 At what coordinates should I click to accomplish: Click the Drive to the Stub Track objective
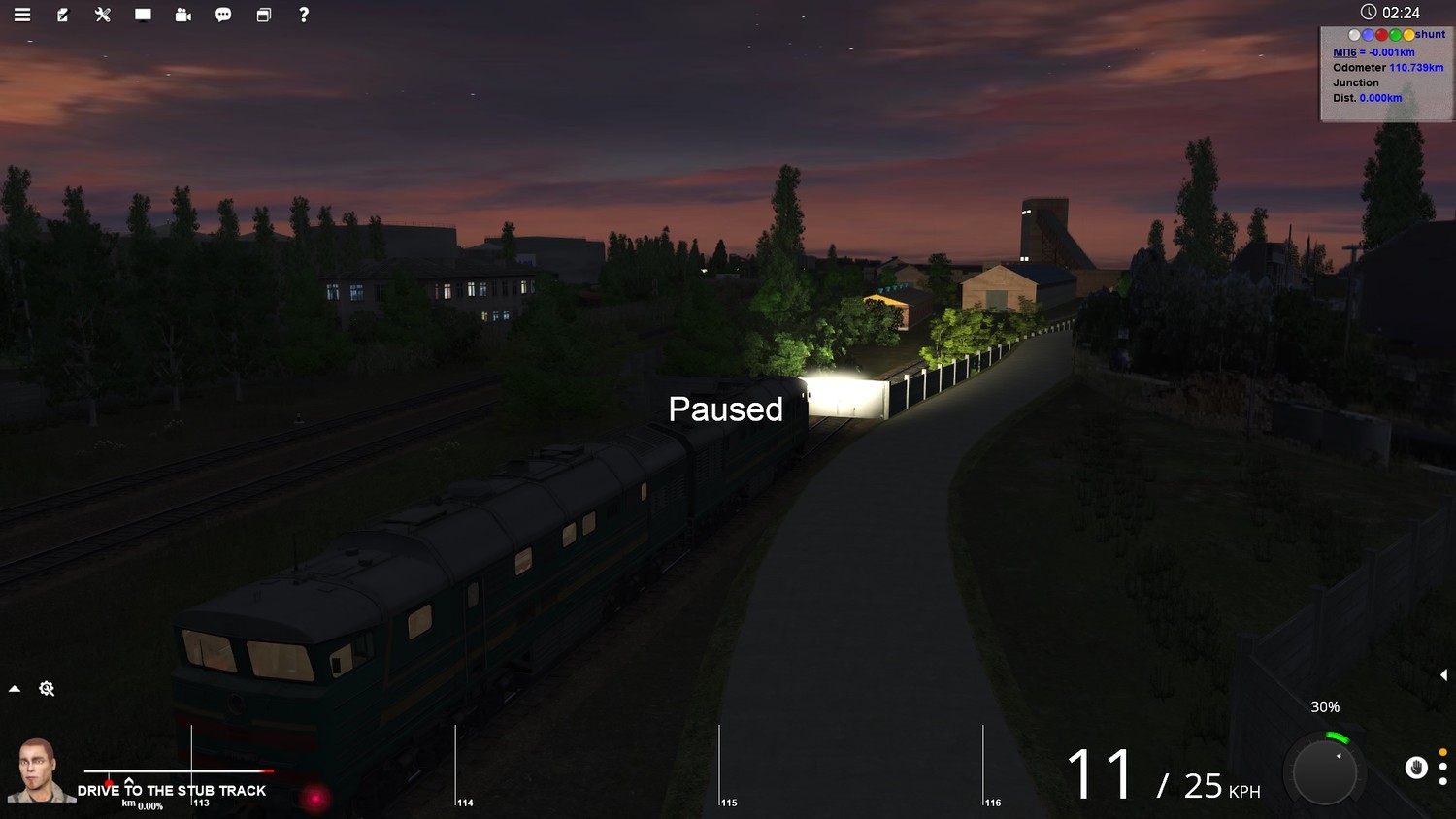[172, 791]
